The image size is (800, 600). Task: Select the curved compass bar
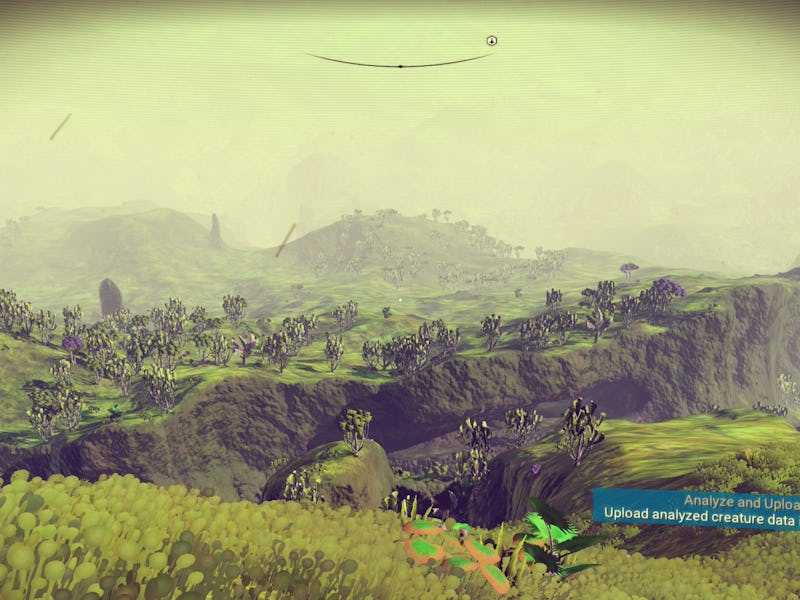tap(400, 64)
